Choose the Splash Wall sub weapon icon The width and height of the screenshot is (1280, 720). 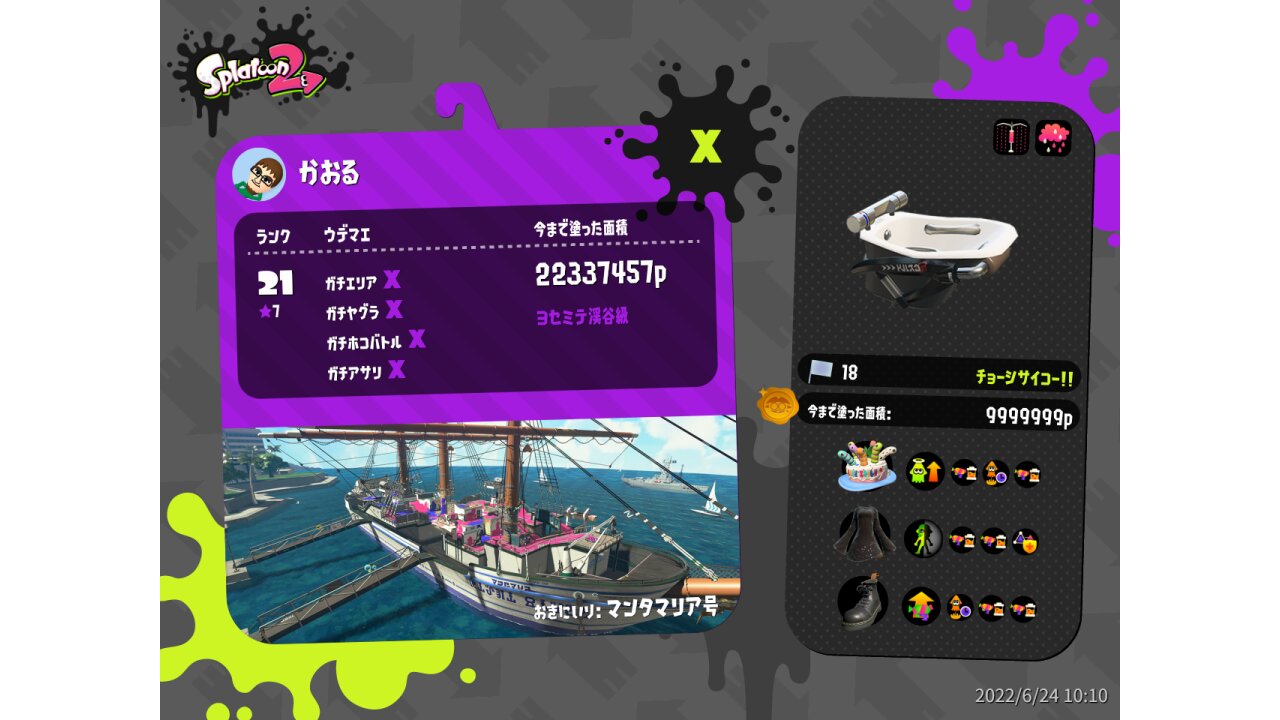[x=1011, y=137]
